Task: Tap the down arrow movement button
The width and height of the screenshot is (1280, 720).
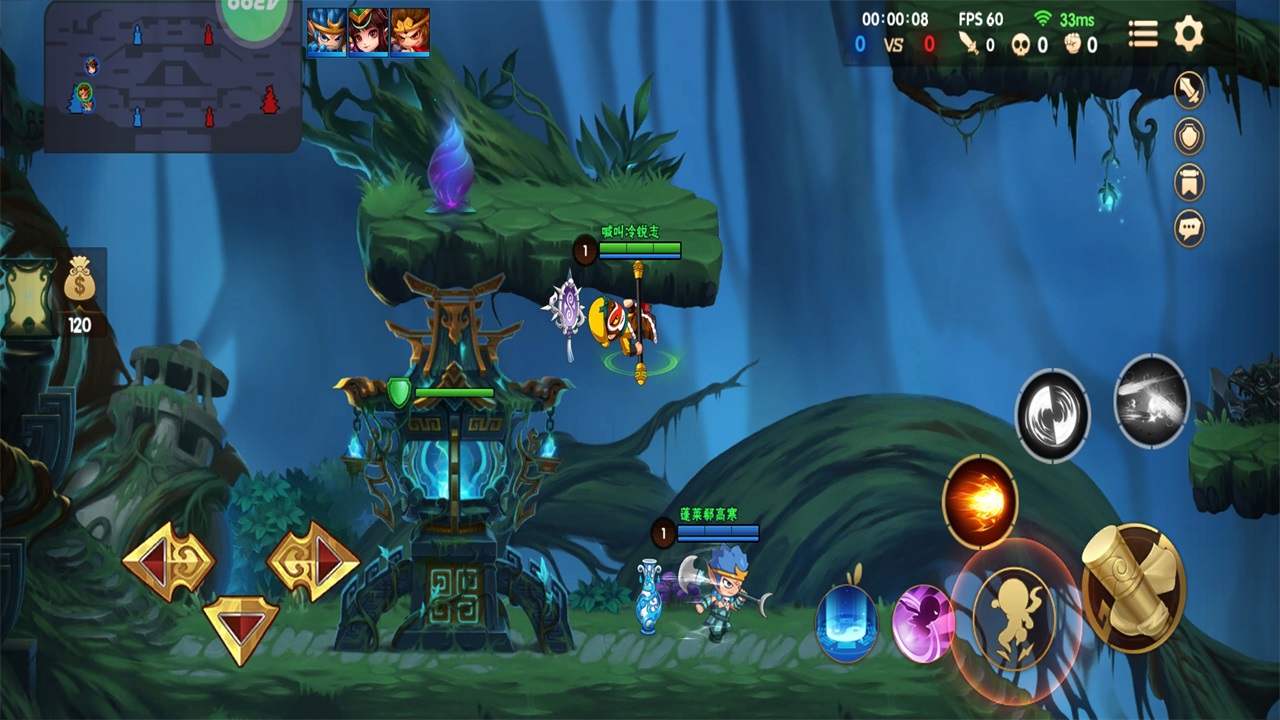Action: [241, 628]
